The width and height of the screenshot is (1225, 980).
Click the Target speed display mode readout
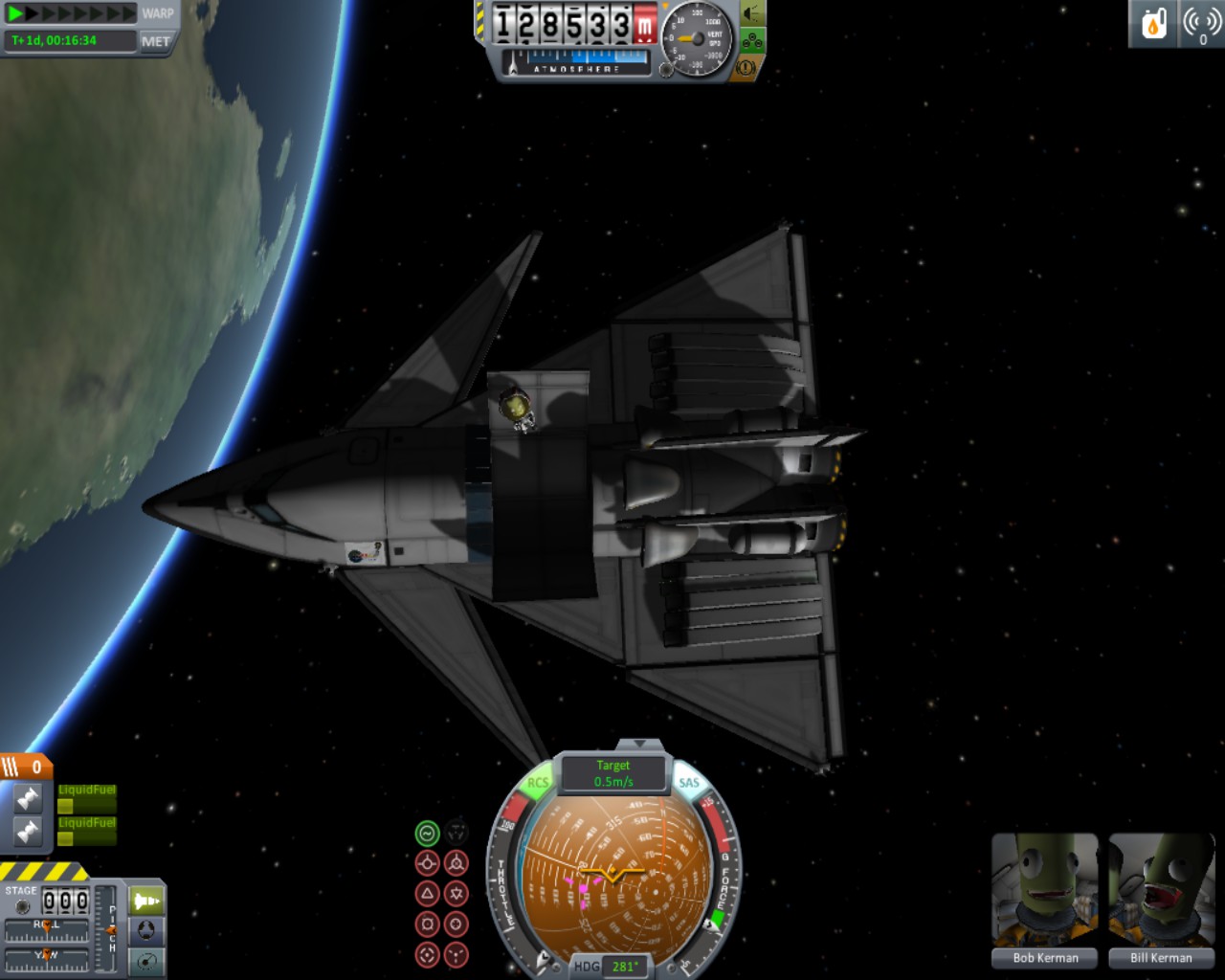[613, 773]
